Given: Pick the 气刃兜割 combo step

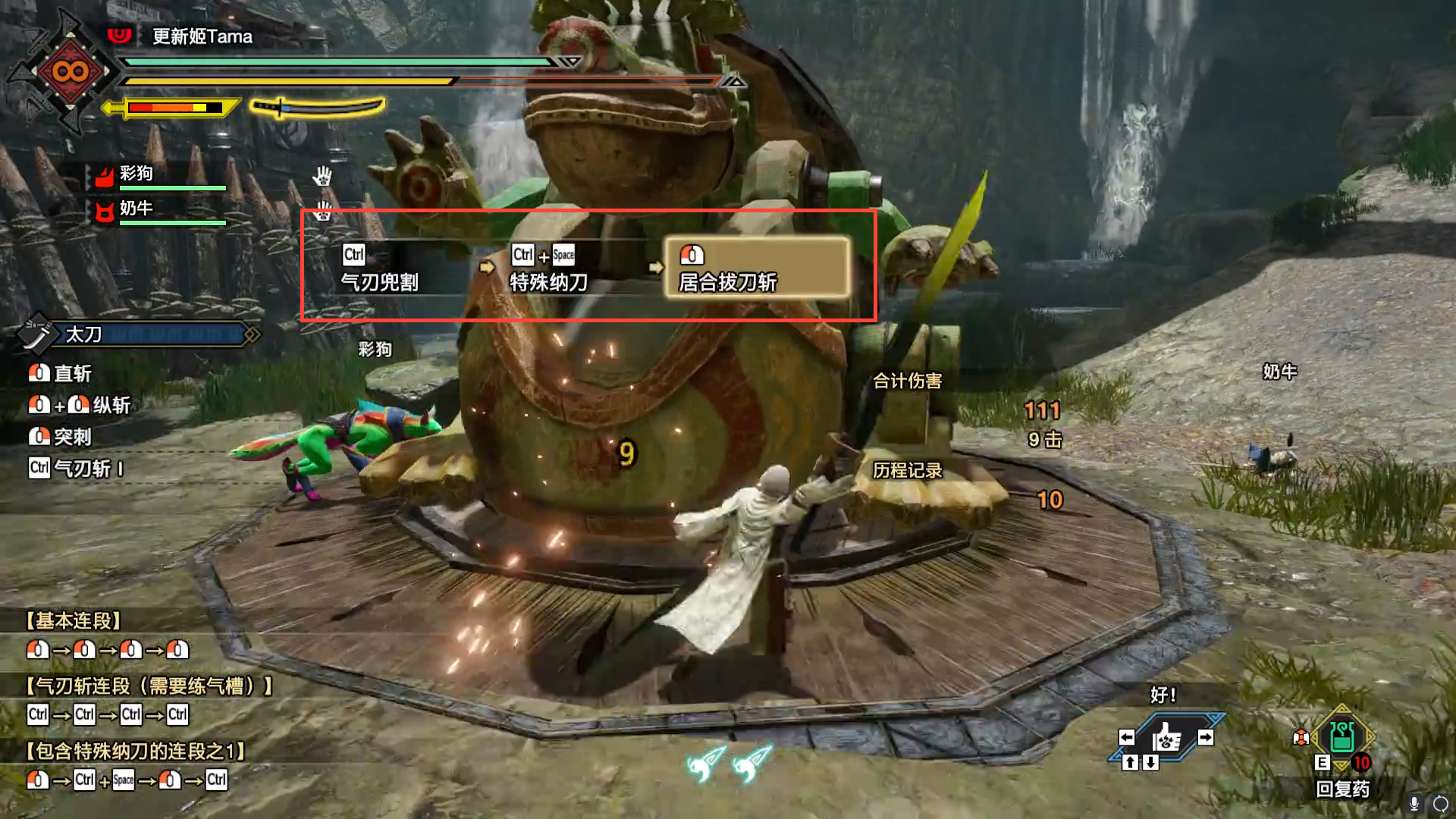Looking at the screenshot, I should (379, 268).
